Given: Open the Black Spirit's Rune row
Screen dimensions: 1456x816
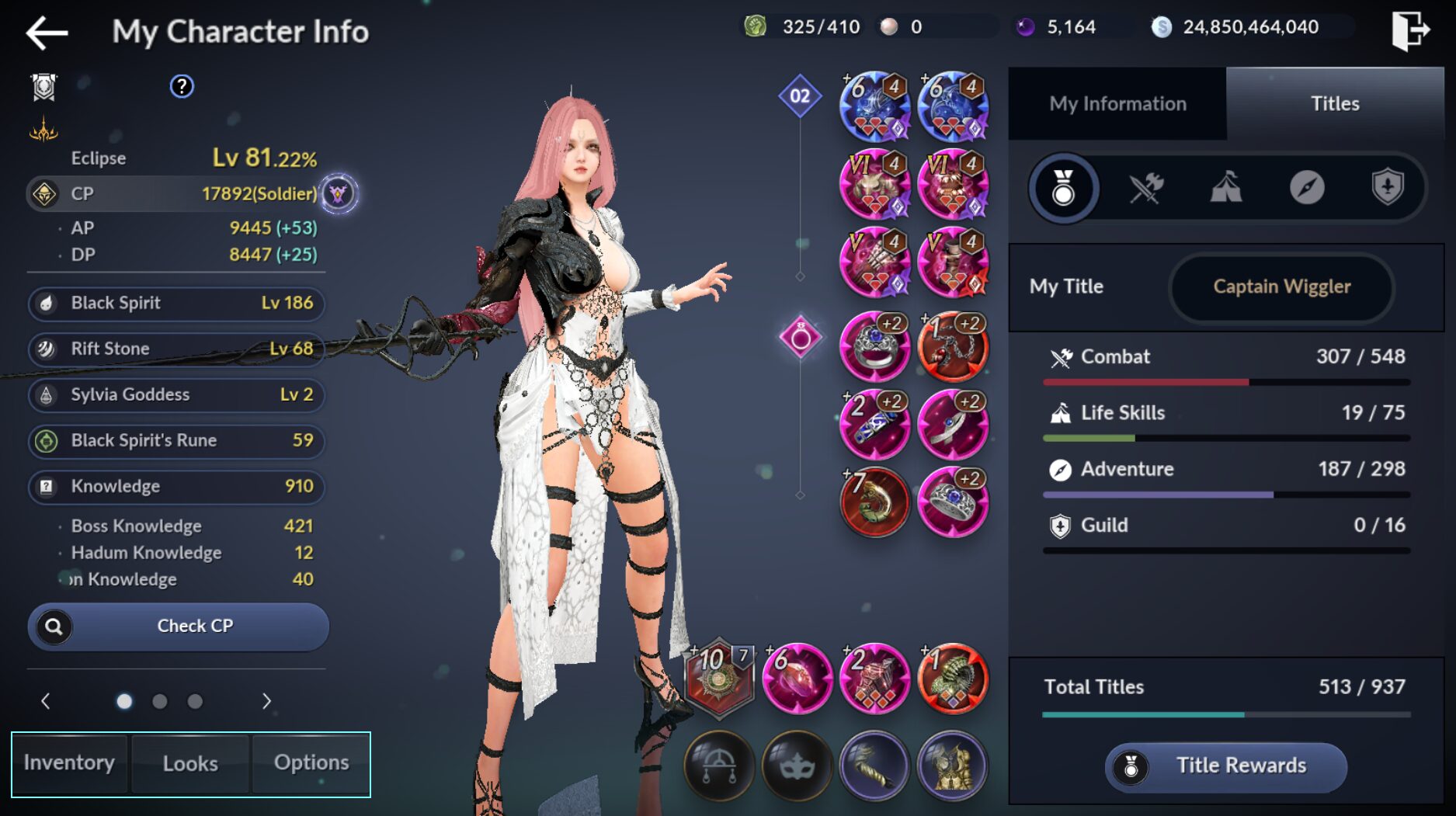Looking at the screenshot, I should [177, 441].
